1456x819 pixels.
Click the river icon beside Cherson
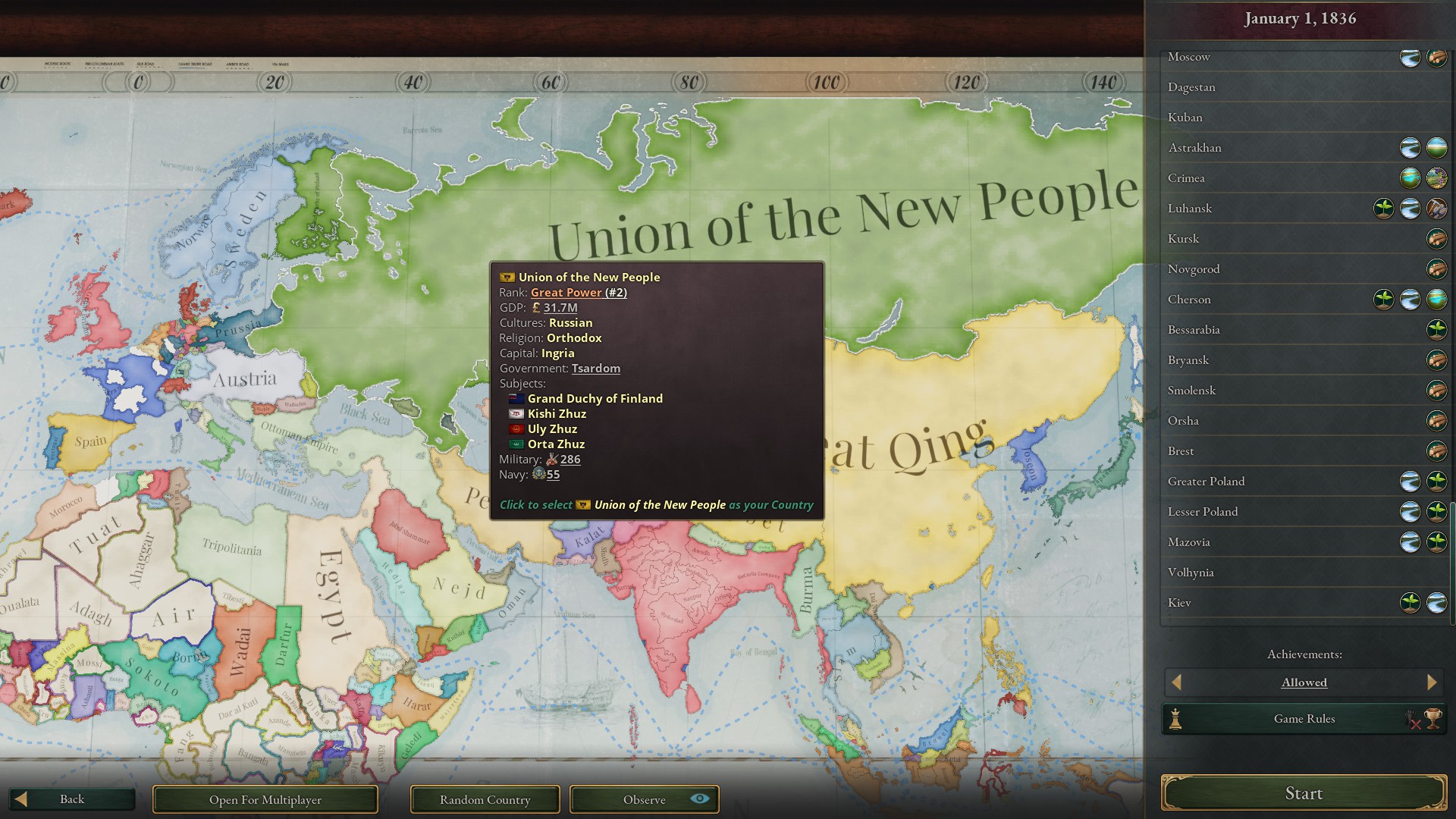tap(1410, 300)
